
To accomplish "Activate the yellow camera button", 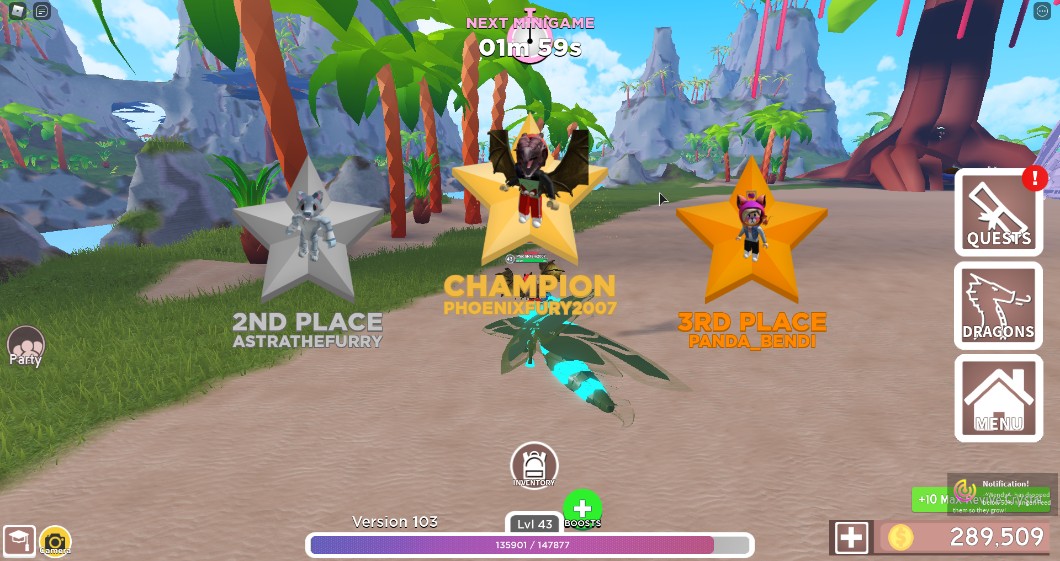I will pos(55,542).
